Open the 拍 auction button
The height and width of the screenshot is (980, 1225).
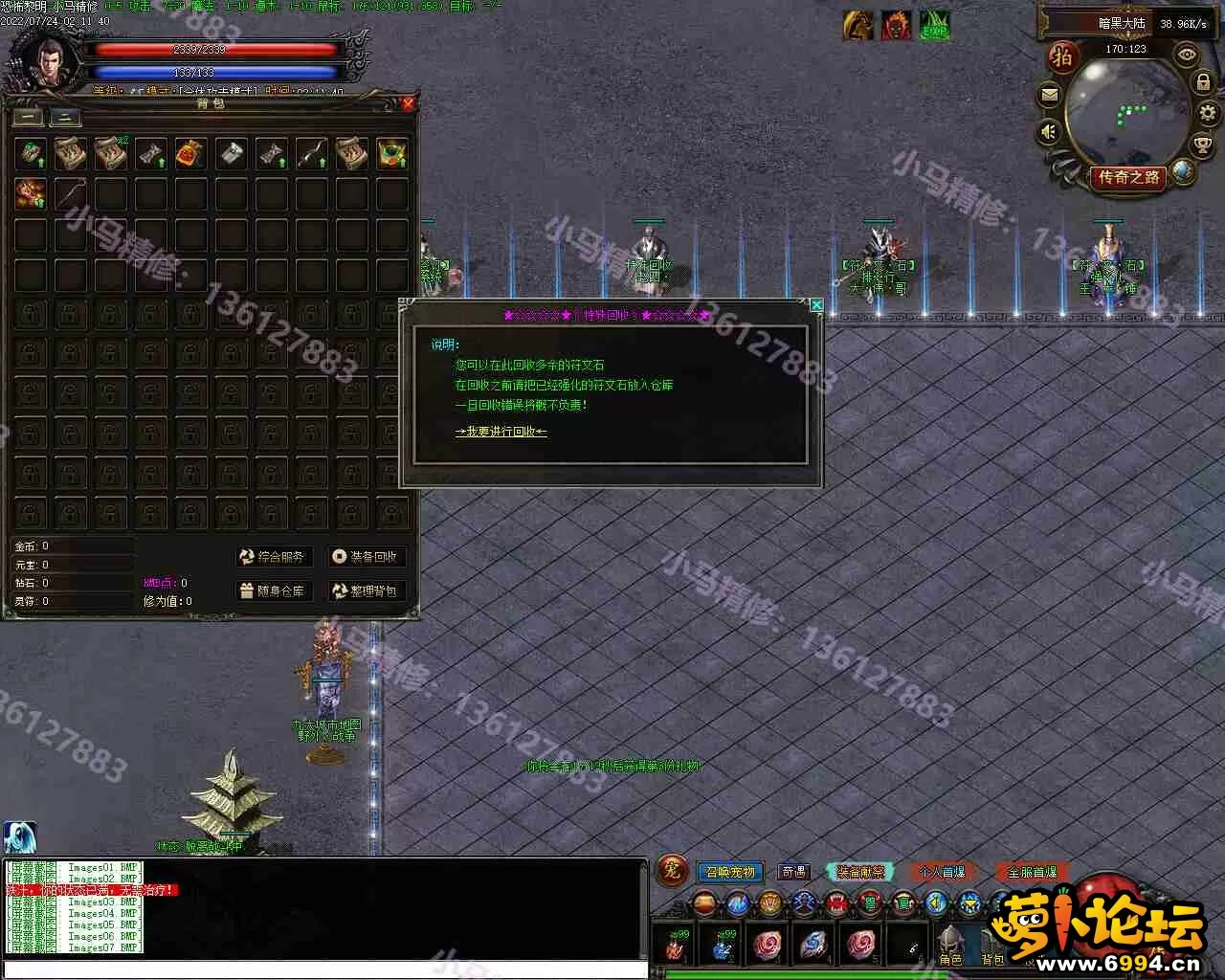1062,57
